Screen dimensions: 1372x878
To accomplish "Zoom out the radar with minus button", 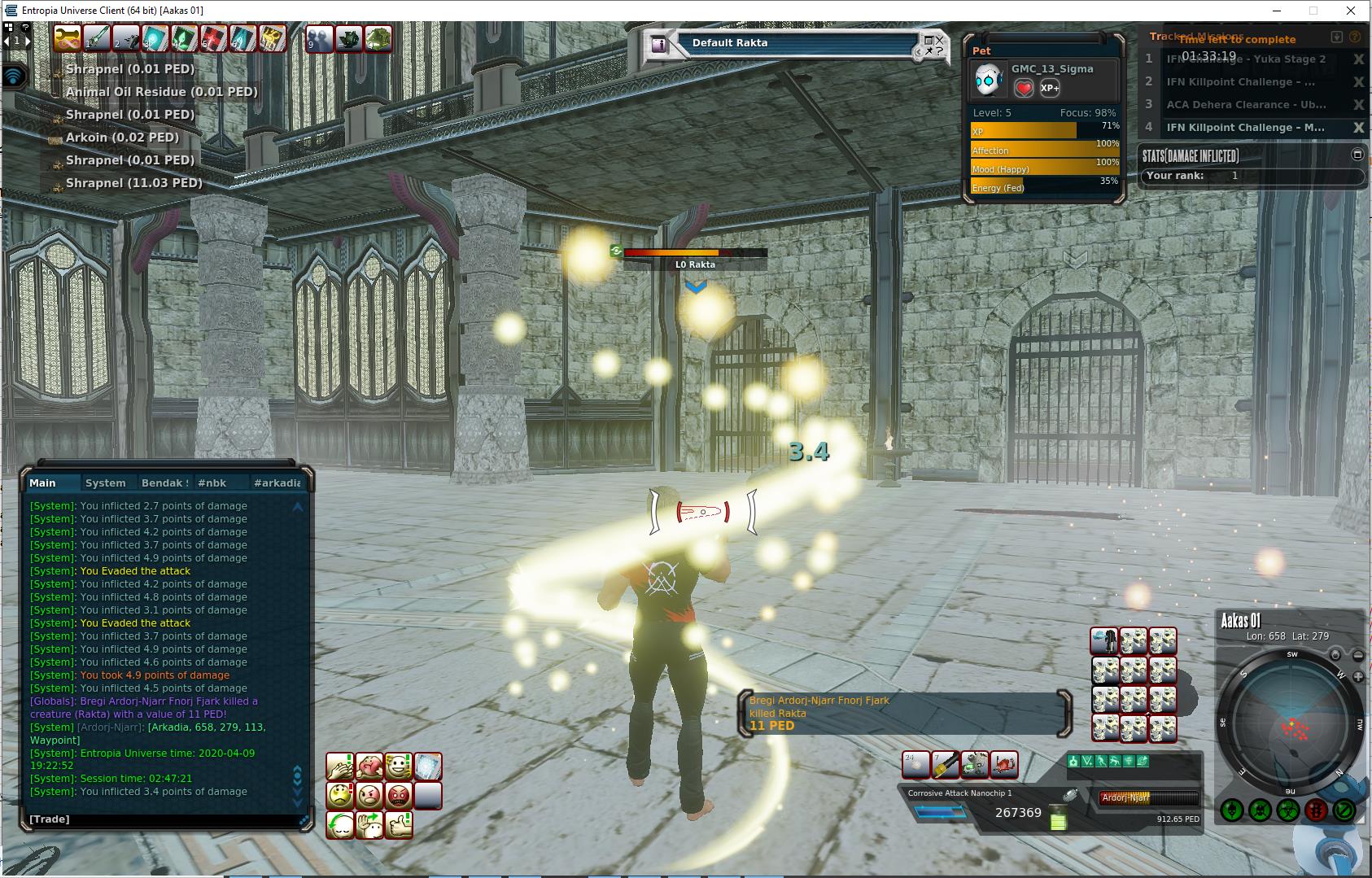I will pos(1358,655).
